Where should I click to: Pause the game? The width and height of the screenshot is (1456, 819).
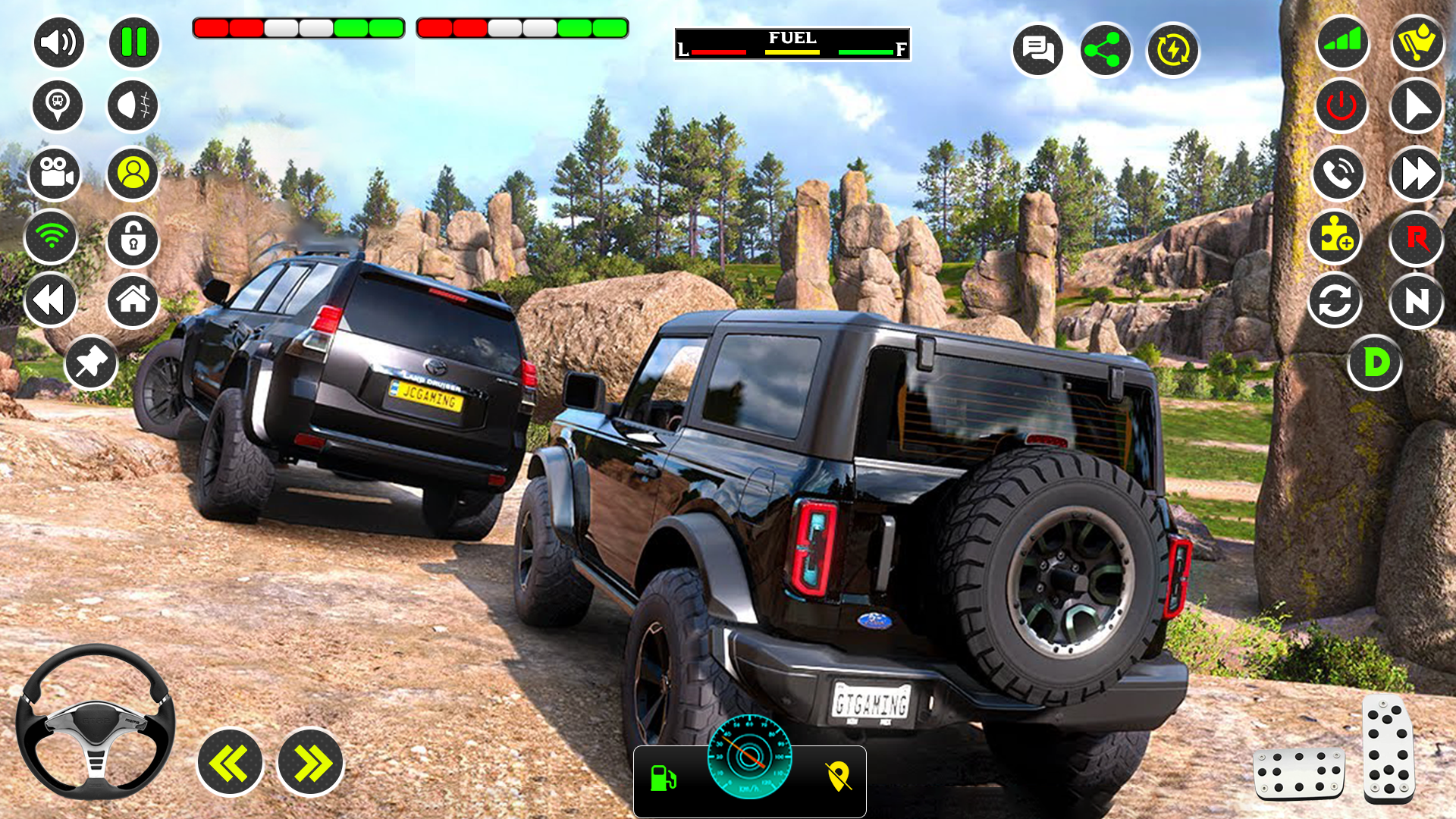133,42
